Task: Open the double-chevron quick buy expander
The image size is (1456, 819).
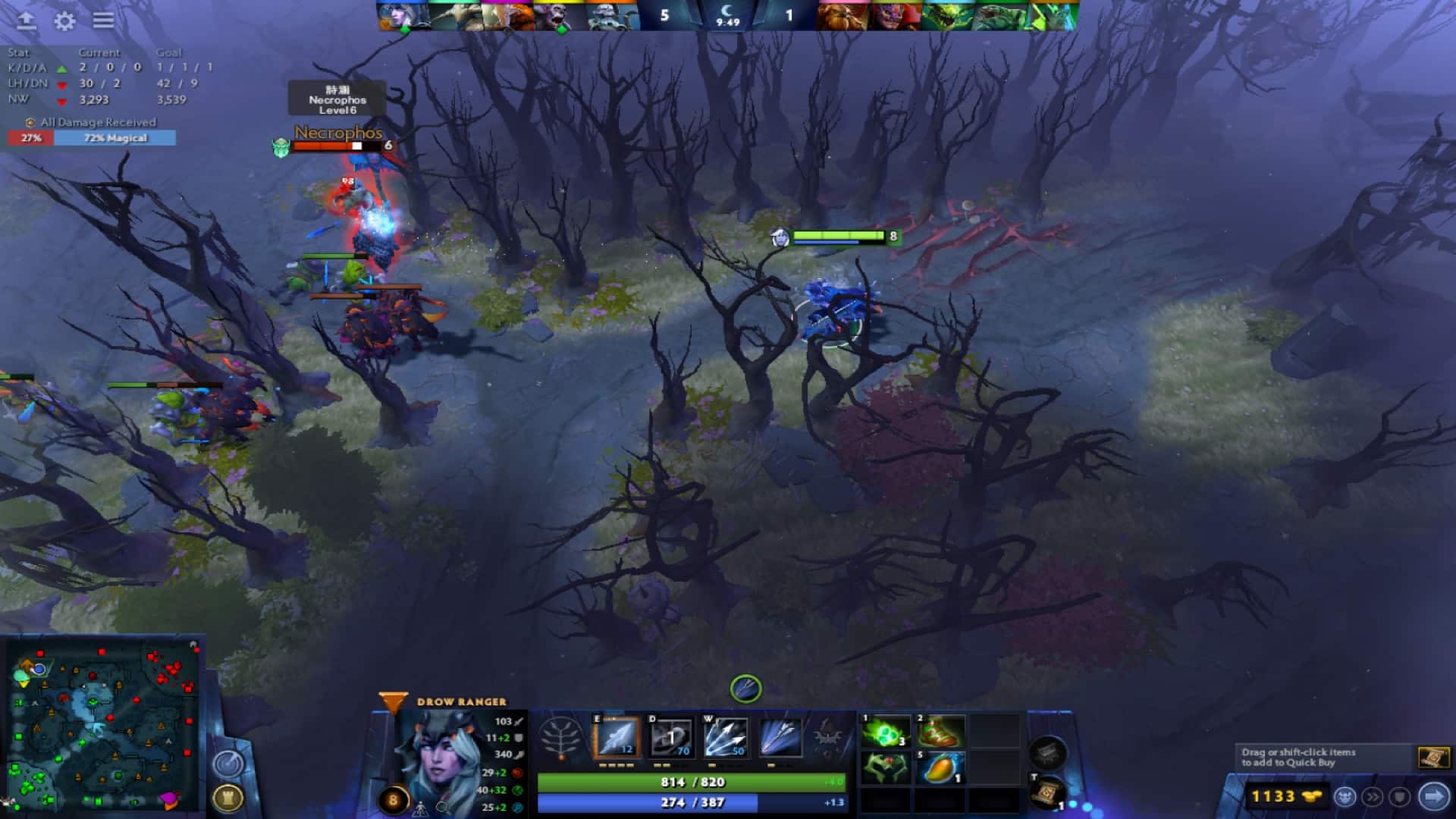Action: tap(1372, 796)
